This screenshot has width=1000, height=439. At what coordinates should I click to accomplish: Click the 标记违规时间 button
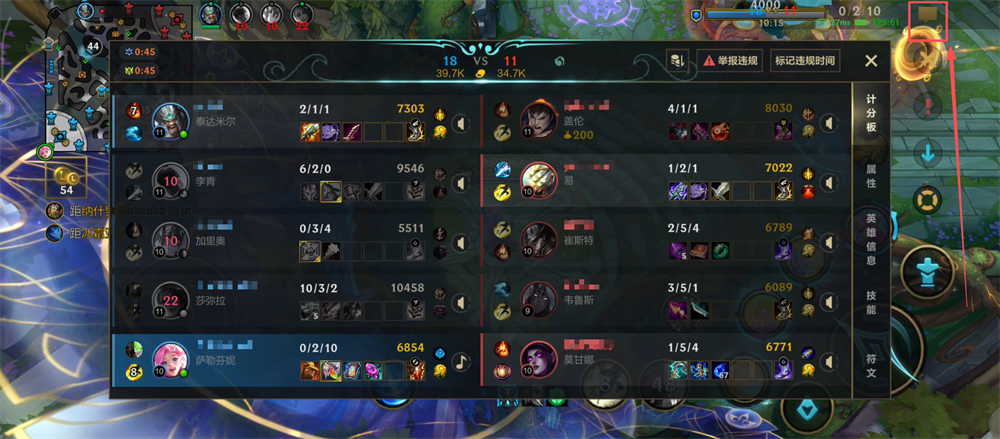pyautogui.click(x=804, y=61)
